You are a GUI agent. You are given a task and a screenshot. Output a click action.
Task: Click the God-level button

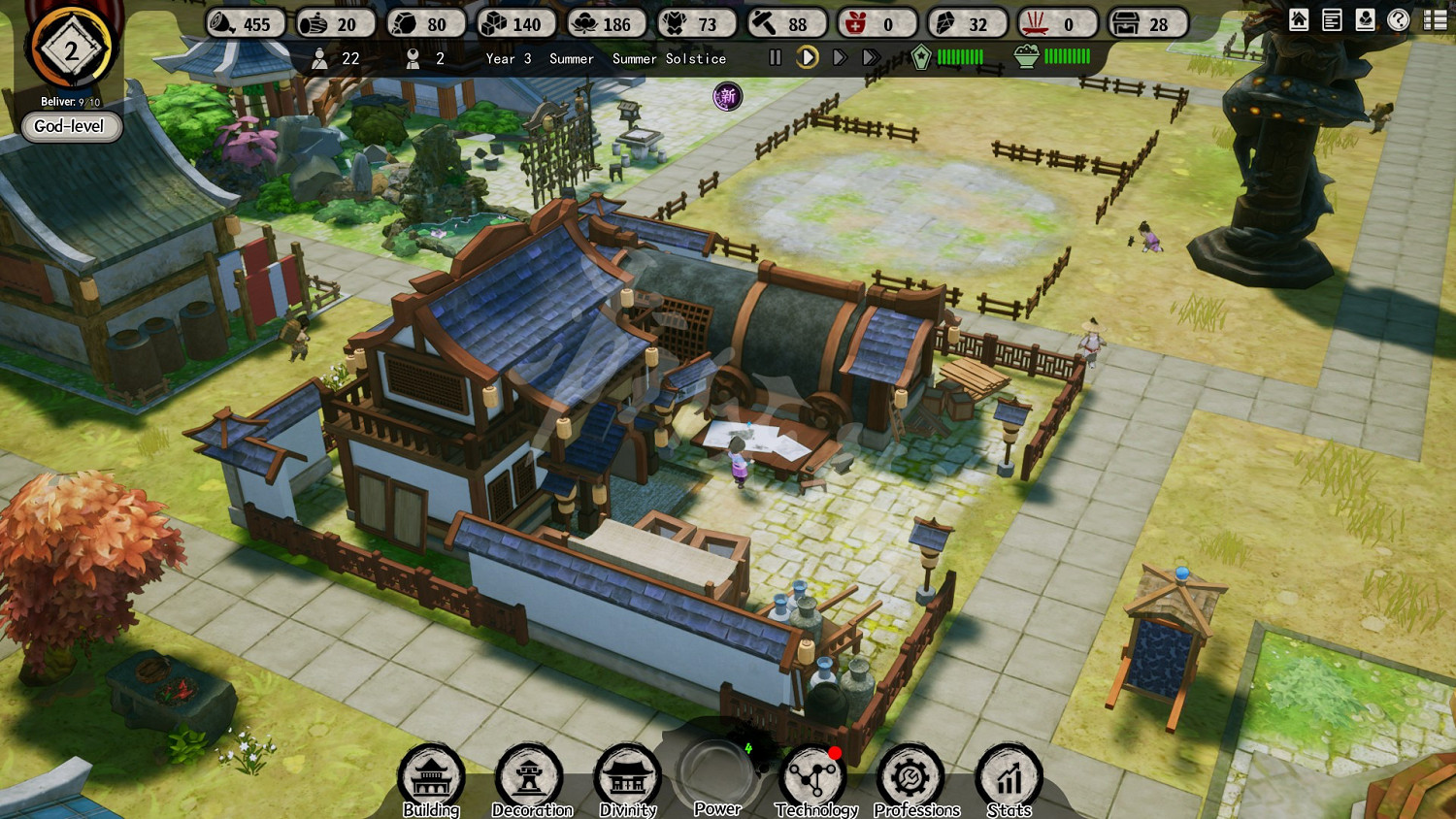pyautogui.click(x=70, y=126)
